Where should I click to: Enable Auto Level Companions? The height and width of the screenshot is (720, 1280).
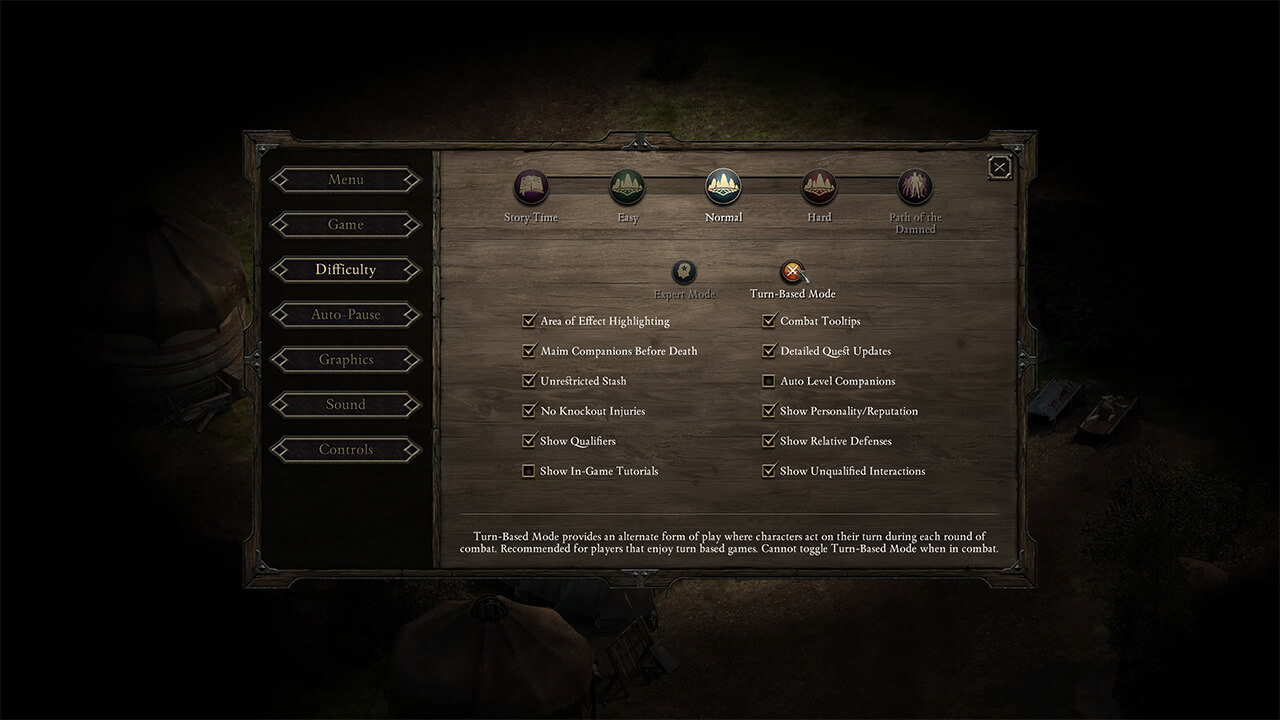click(770, 380)
